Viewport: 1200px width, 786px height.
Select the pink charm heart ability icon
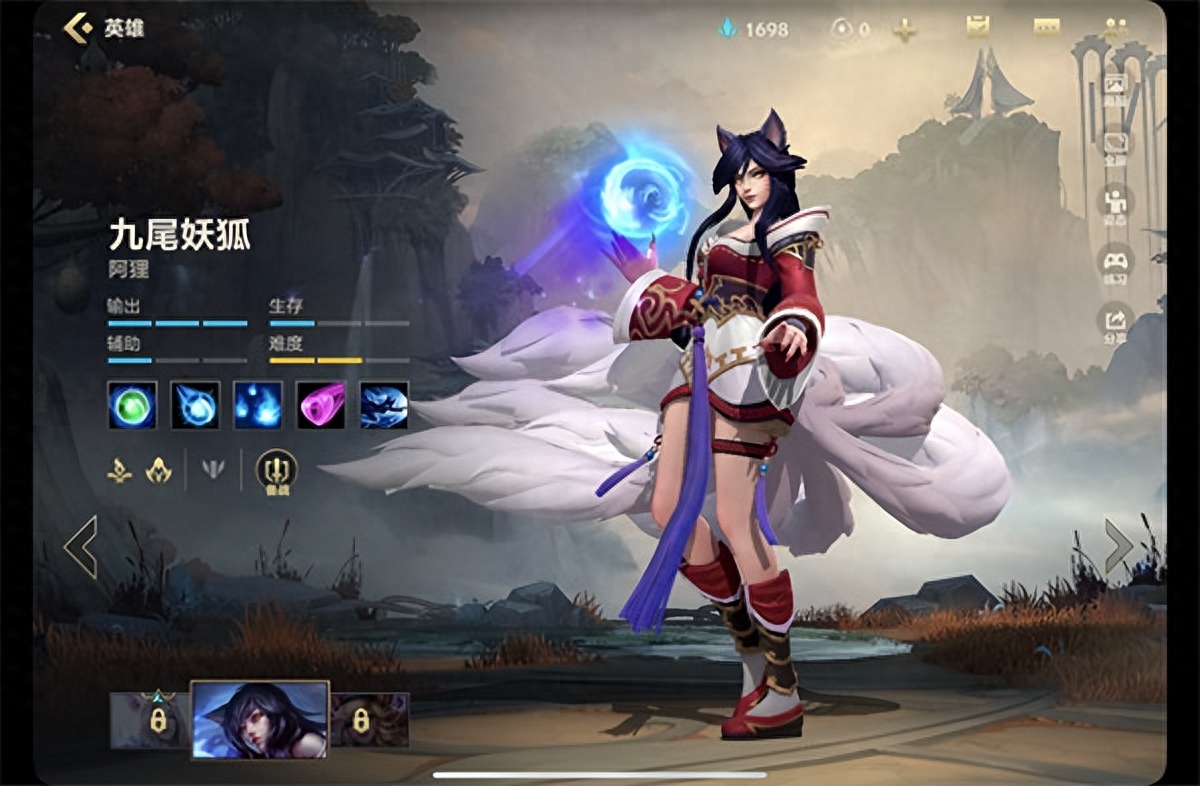pos(321,405)
